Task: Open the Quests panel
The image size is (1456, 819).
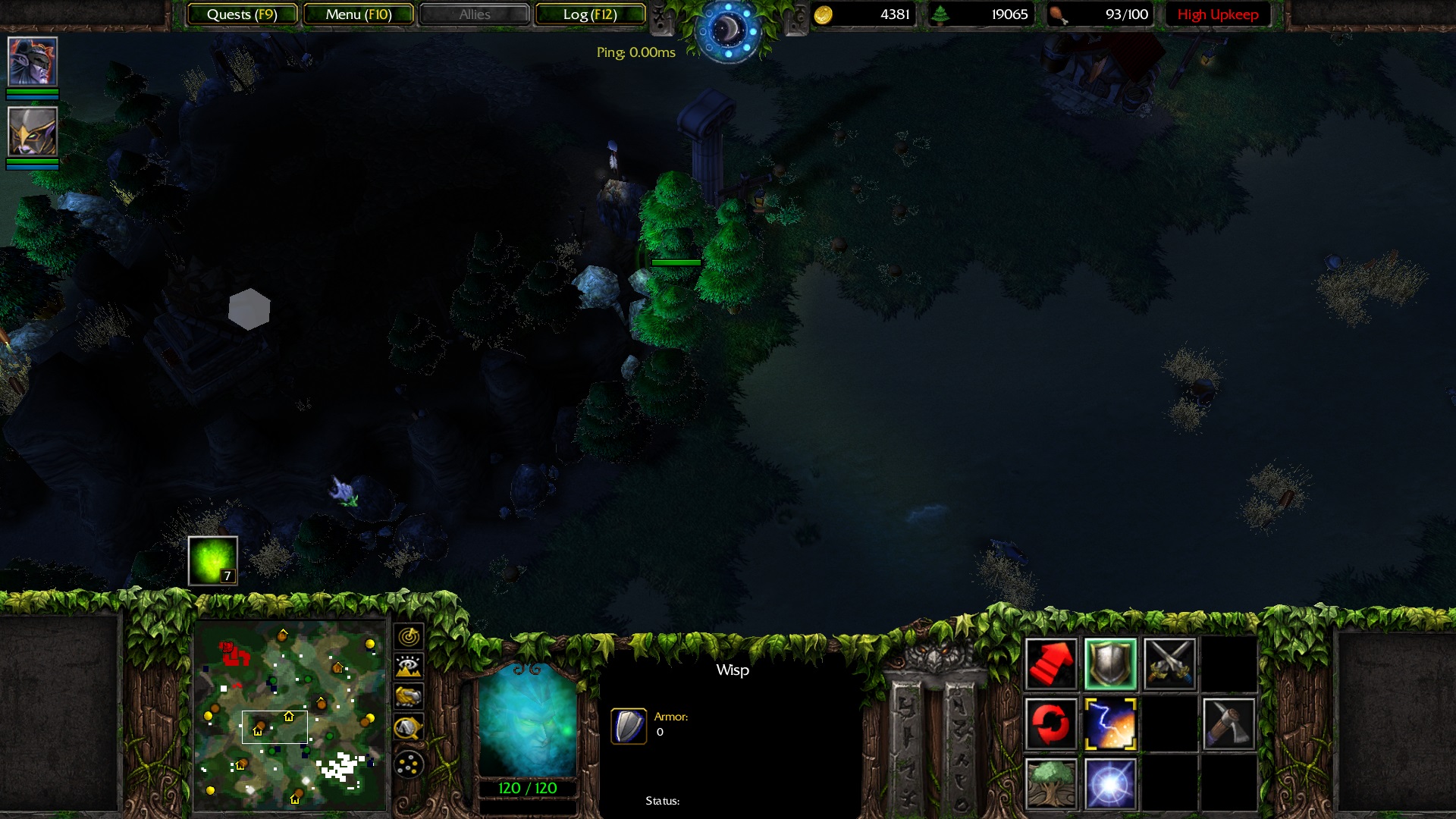Action: pyautogui.click(x=244, y=13)
